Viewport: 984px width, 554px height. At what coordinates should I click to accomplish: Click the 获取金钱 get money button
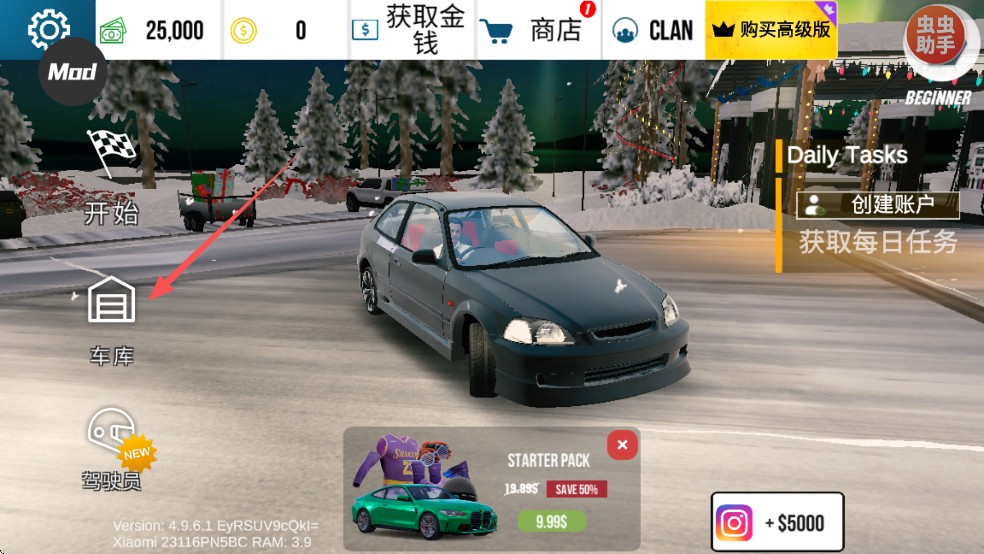click(x=410, y=30)
